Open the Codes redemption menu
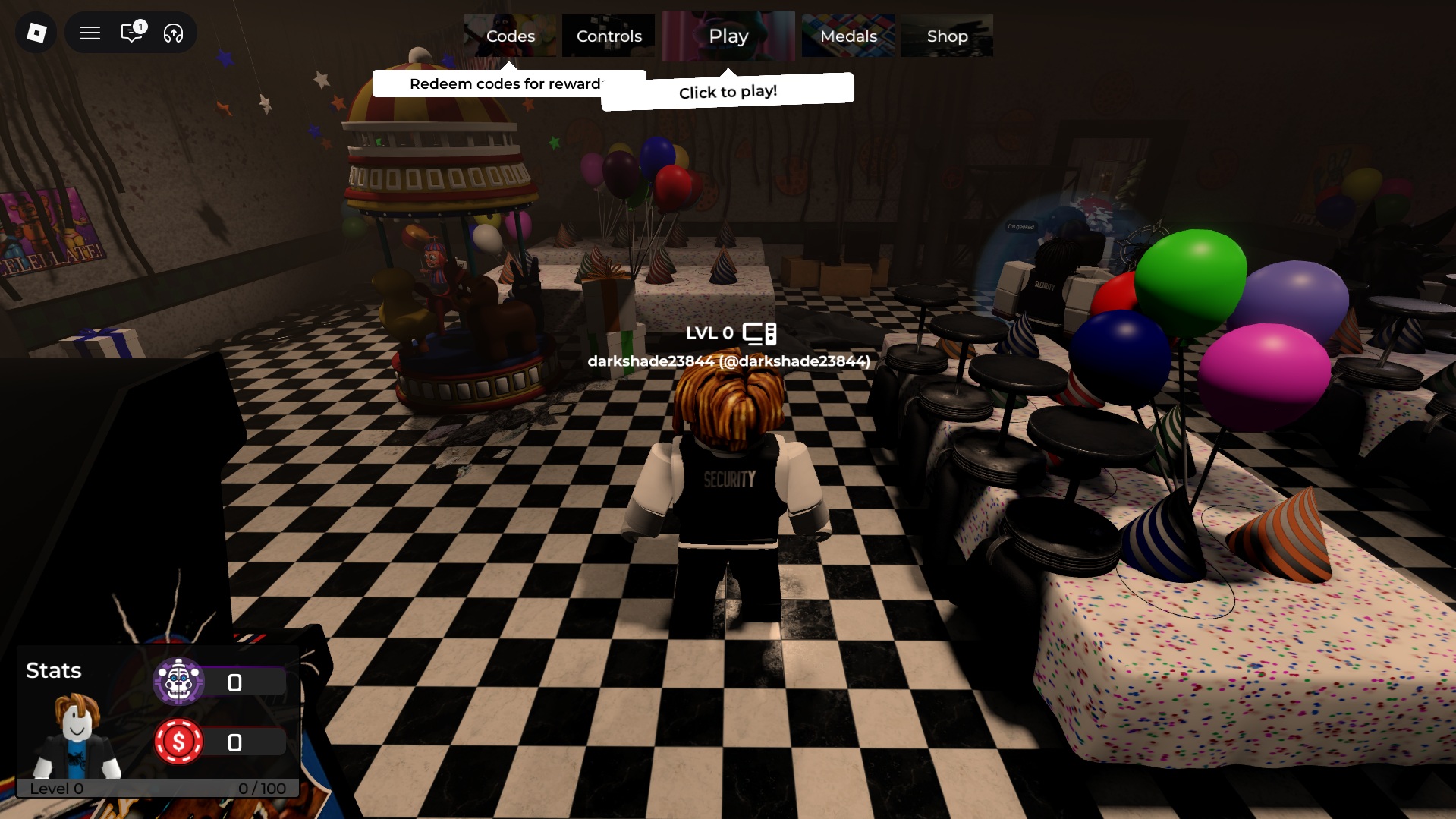This screenshot has width=1456, height=819. click(x=511, y=36)
